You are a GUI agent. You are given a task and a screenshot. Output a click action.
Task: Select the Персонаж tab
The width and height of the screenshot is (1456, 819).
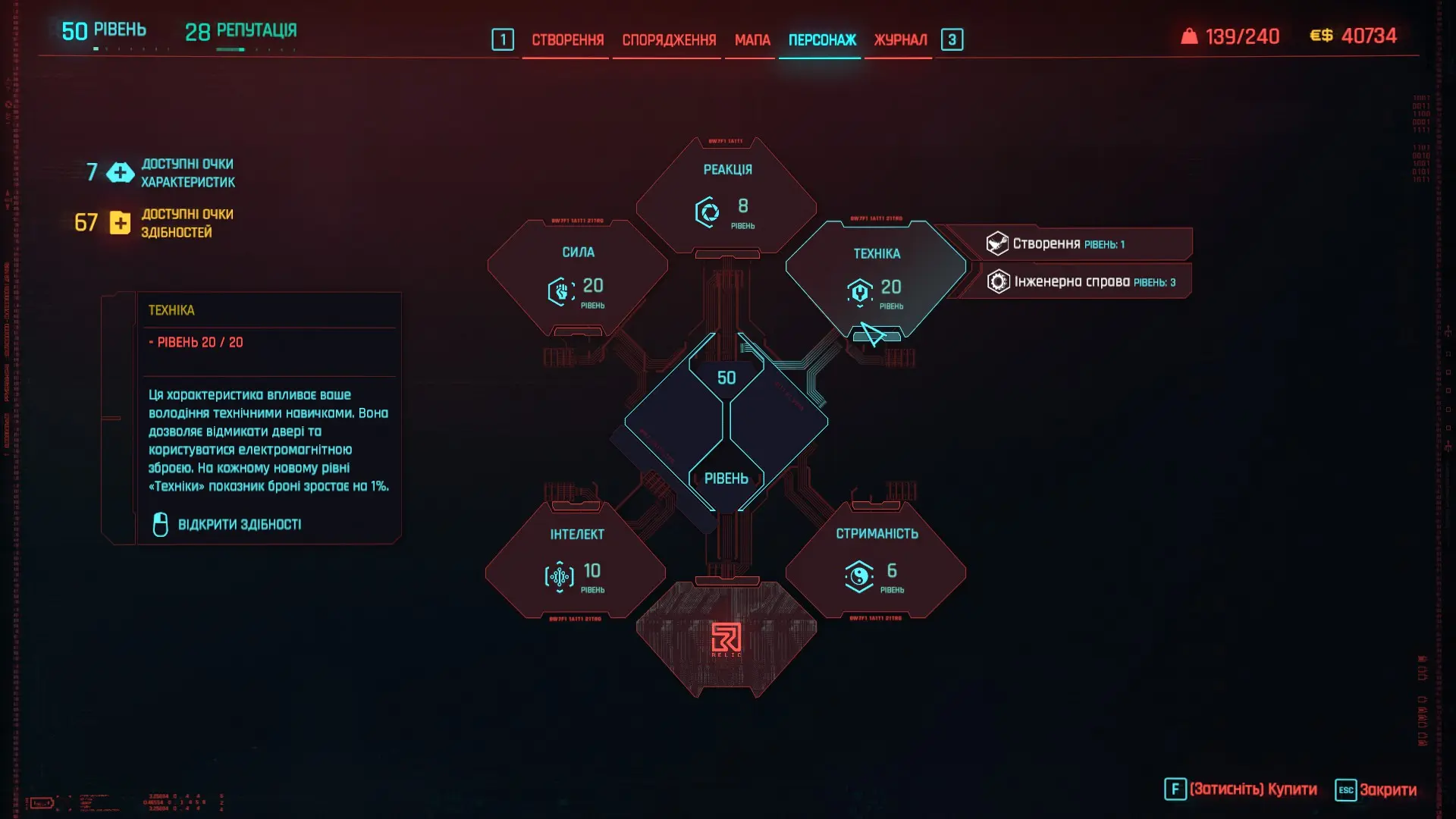pos(822,40)
